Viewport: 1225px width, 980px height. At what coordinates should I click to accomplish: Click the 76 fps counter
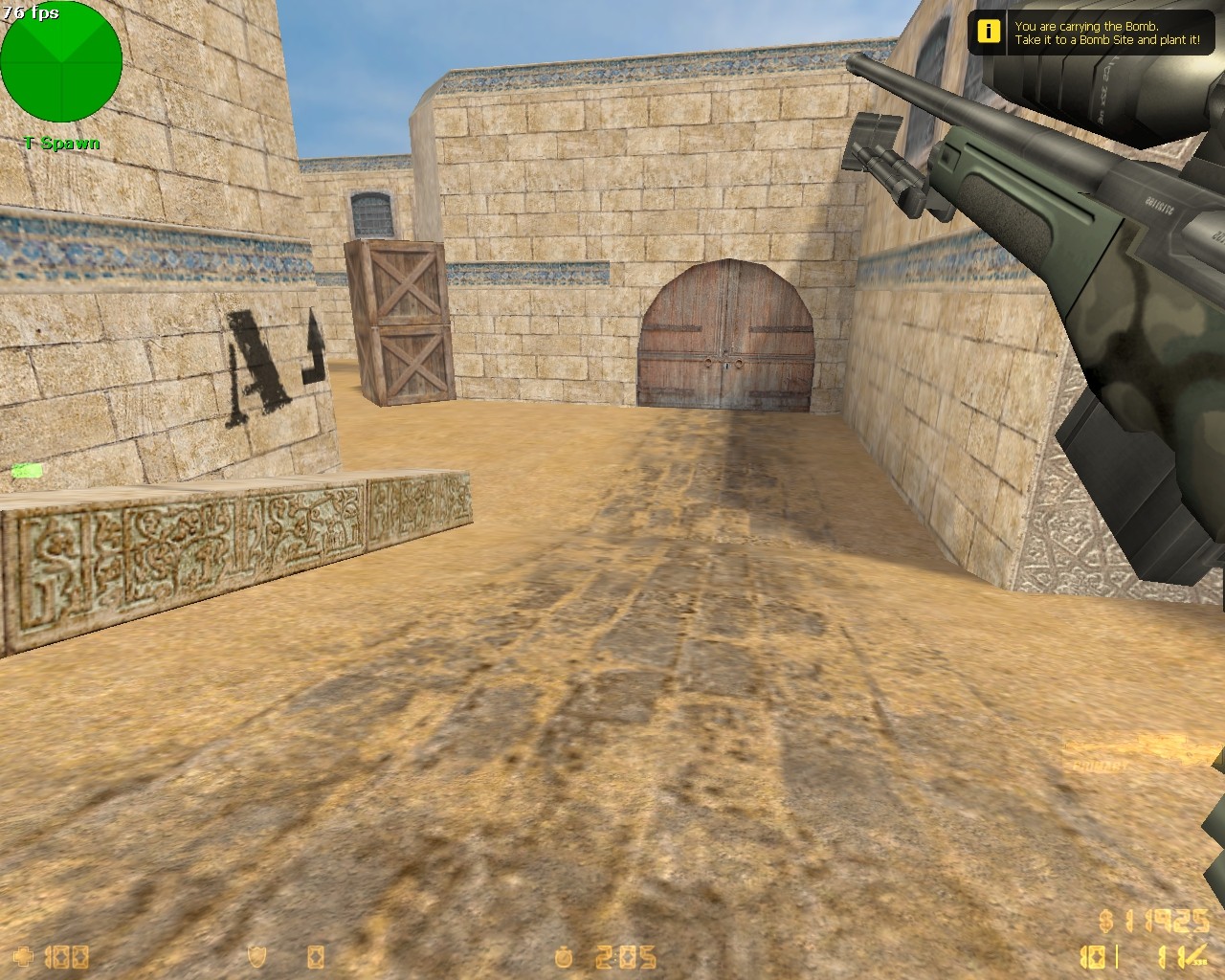pos(31,12)
